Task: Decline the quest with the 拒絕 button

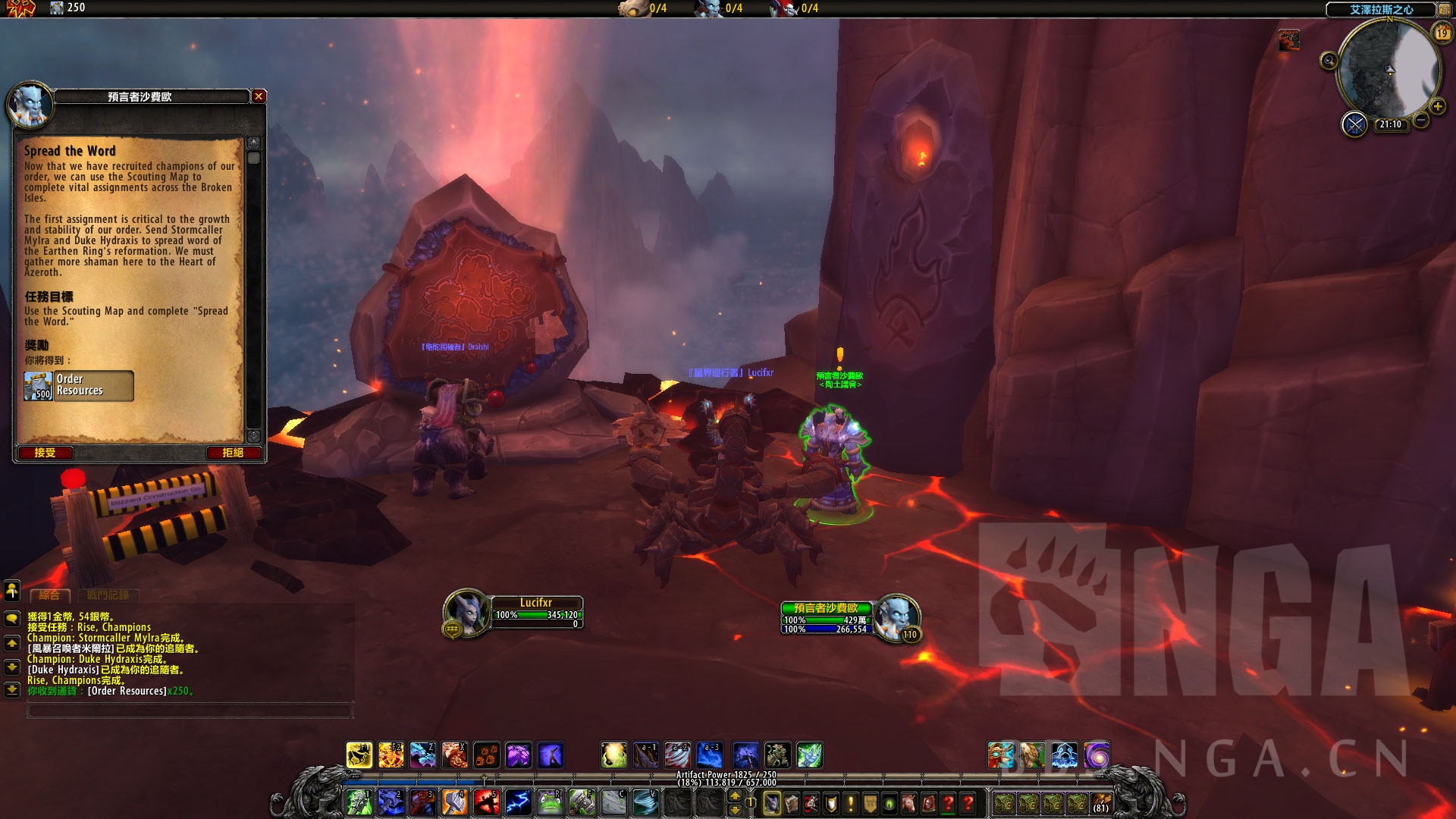Action: (233, 453)
